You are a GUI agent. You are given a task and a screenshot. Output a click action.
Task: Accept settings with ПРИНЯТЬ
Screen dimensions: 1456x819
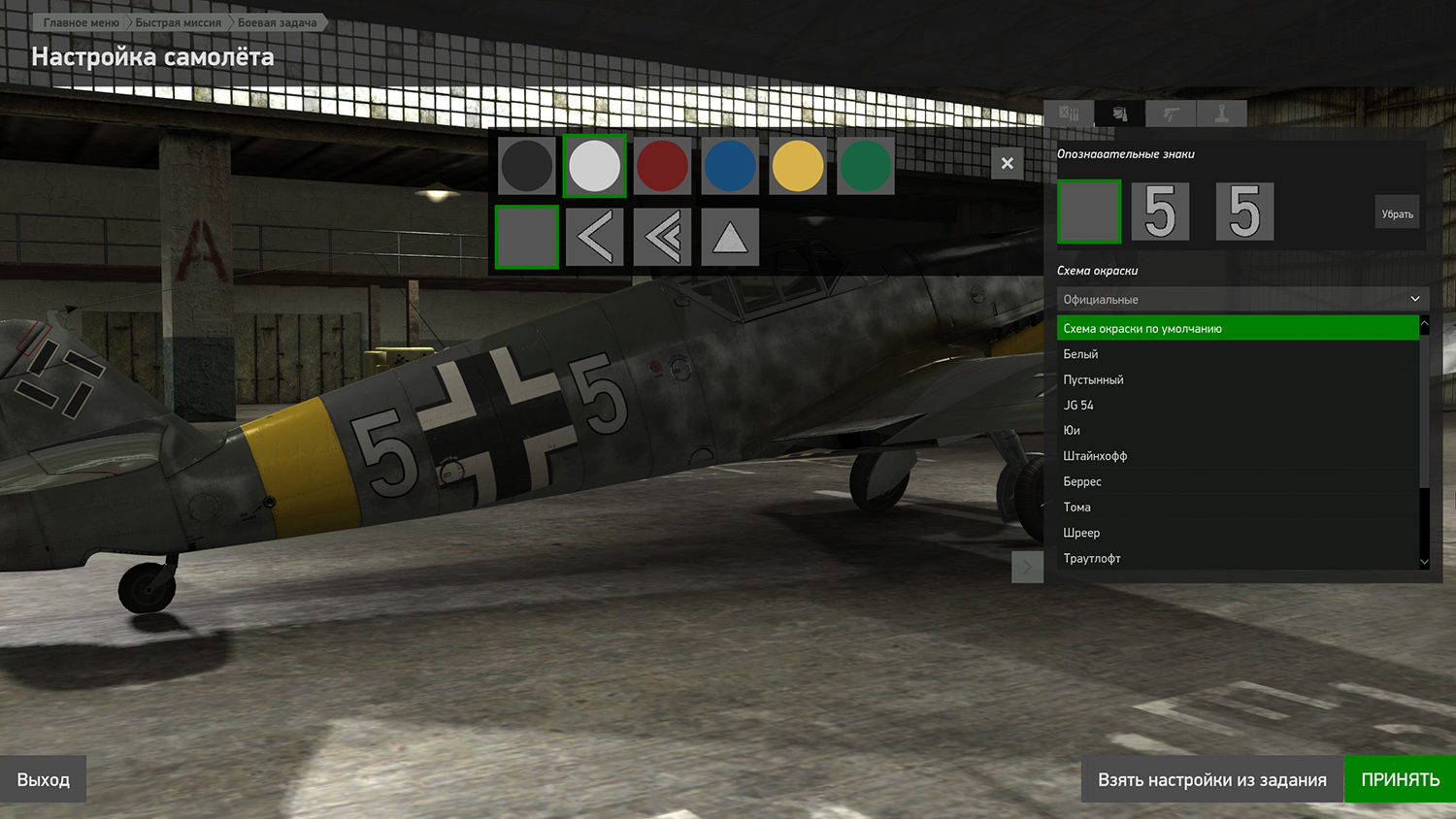click(1400, 779)
